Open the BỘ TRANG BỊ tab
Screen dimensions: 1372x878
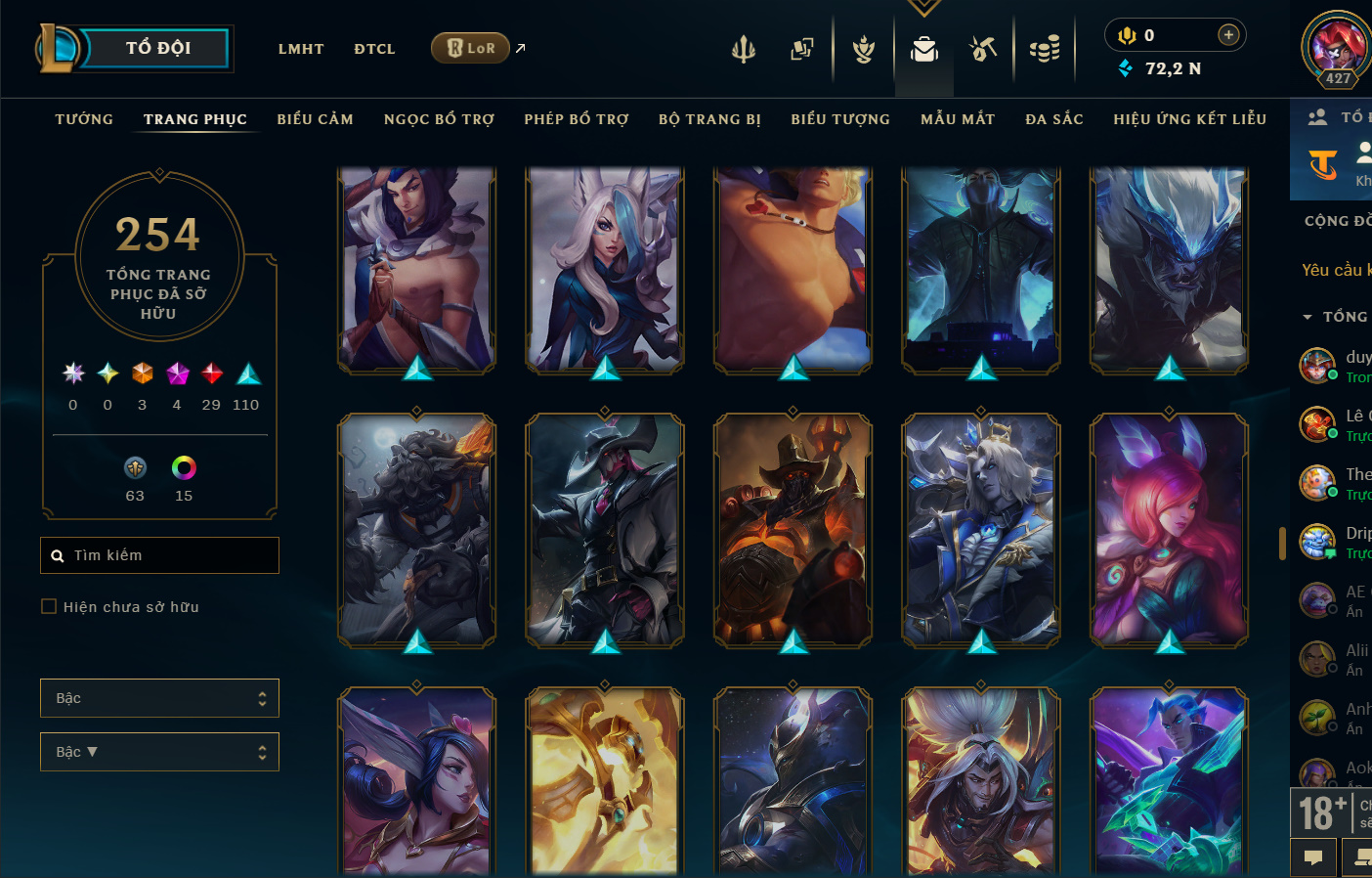[709, 119]
